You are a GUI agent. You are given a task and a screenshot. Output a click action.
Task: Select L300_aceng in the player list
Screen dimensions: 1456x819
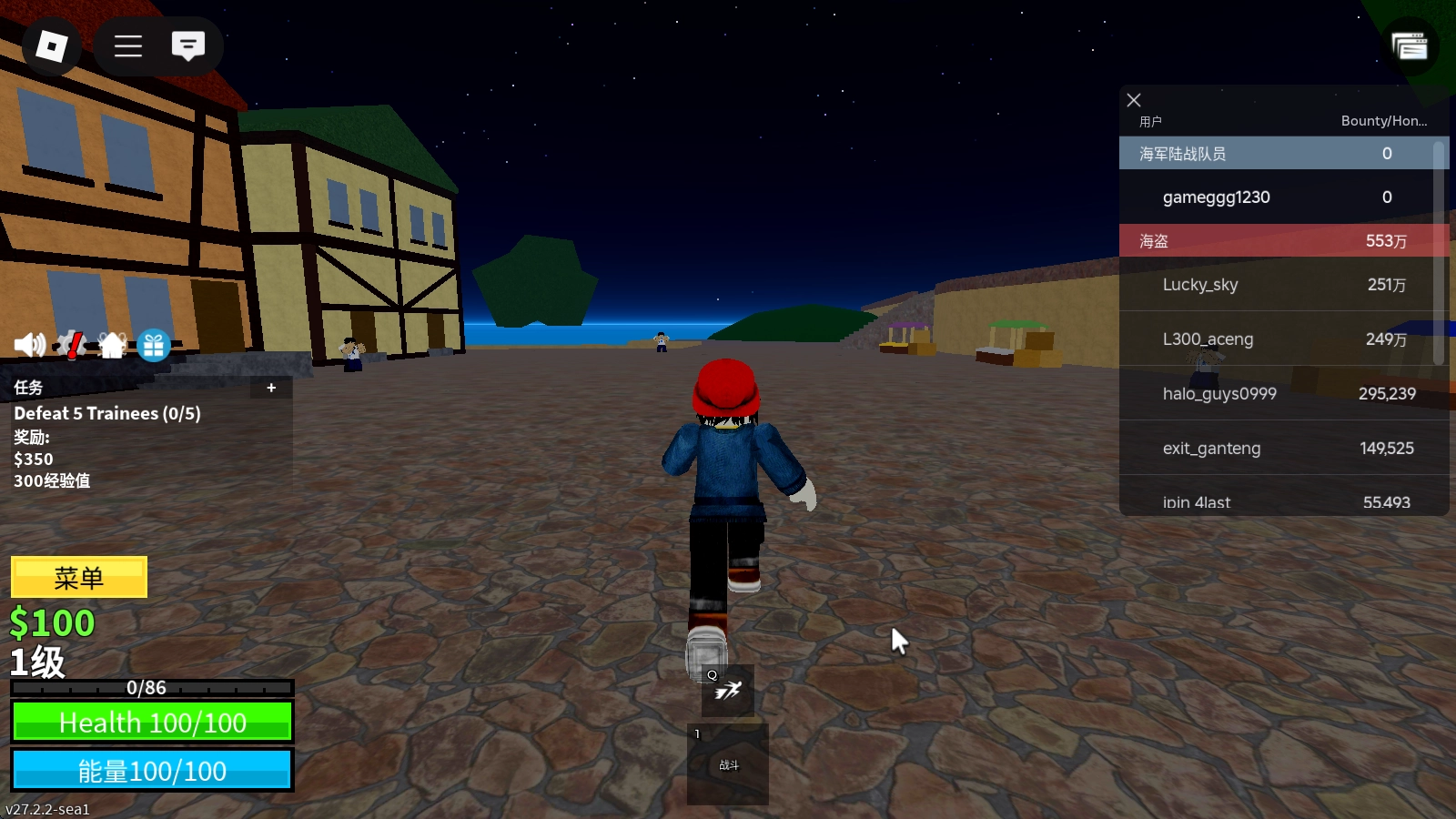click(1208, 339)
